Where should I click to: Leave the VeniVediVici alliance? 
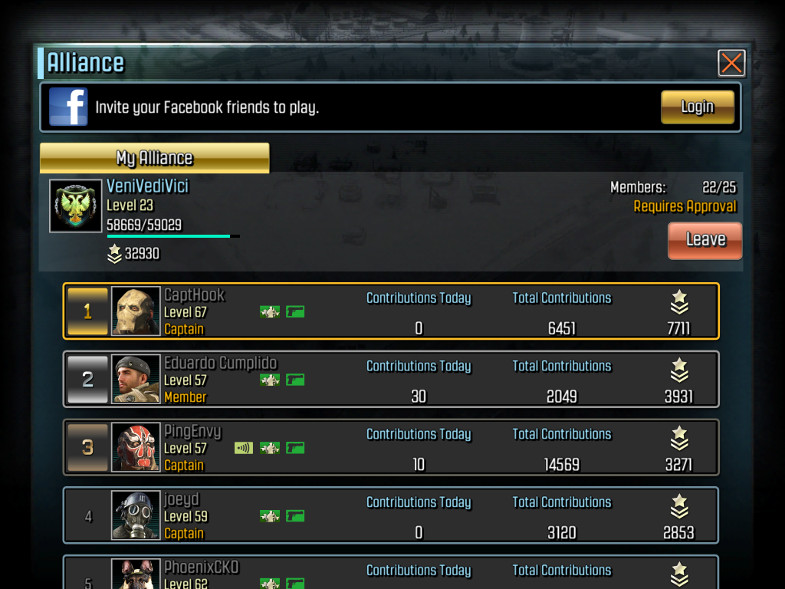704,240
